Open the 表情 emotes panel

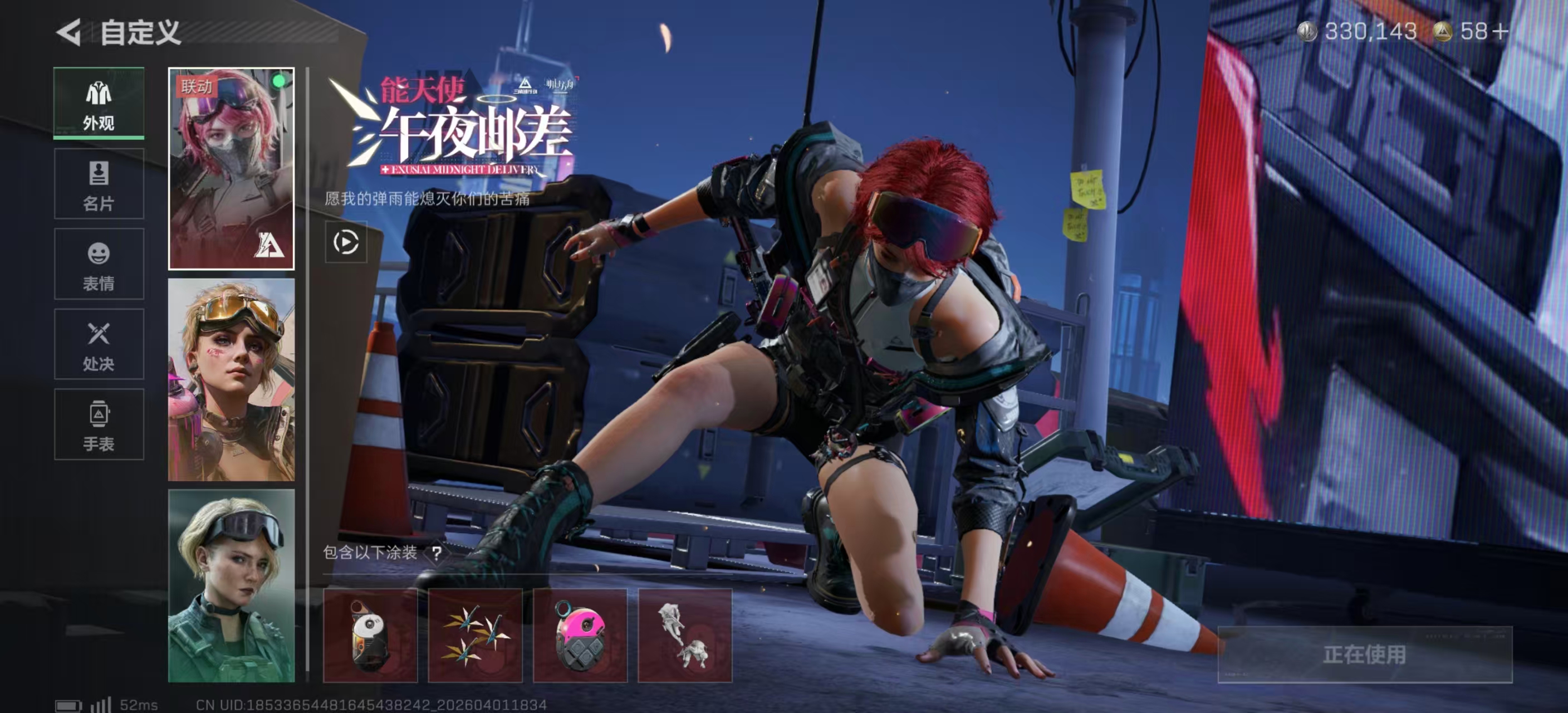point(99,264)
